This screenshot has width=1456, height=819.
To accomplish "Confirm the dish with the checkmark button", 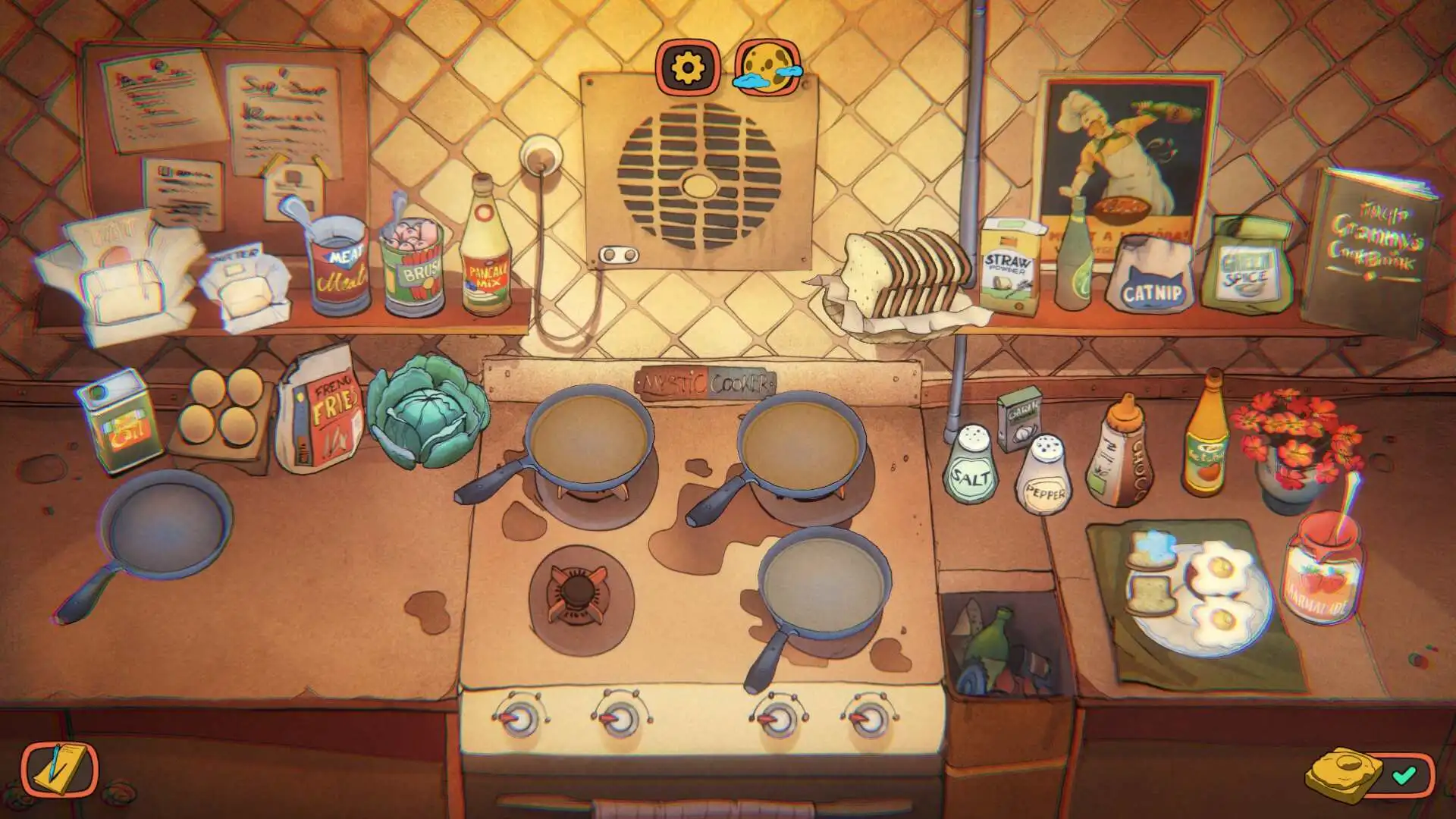I will point(1404,775).
